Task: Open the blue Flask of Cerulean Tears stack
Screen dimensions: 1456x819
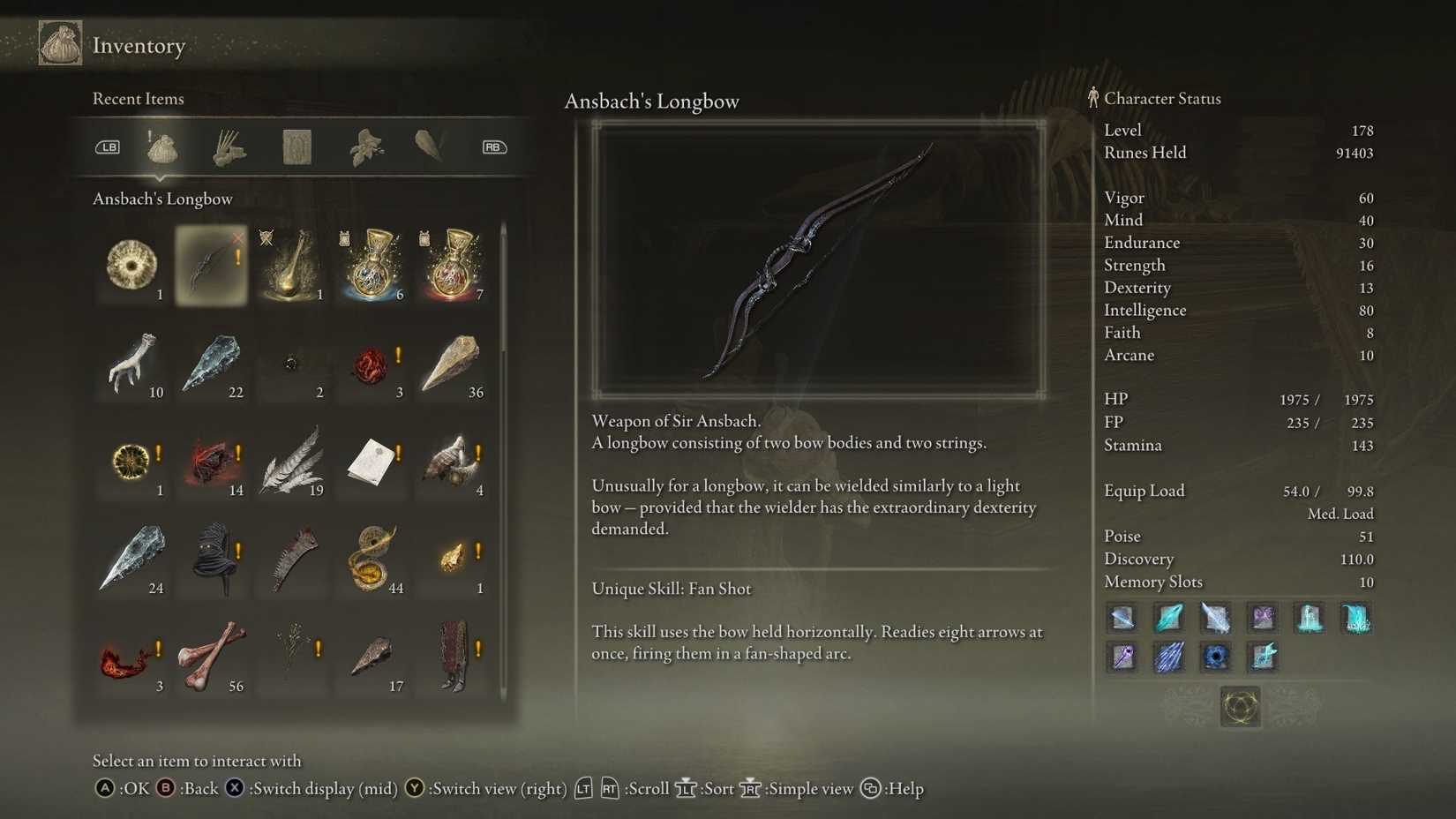Action: (x=372, y=265)
